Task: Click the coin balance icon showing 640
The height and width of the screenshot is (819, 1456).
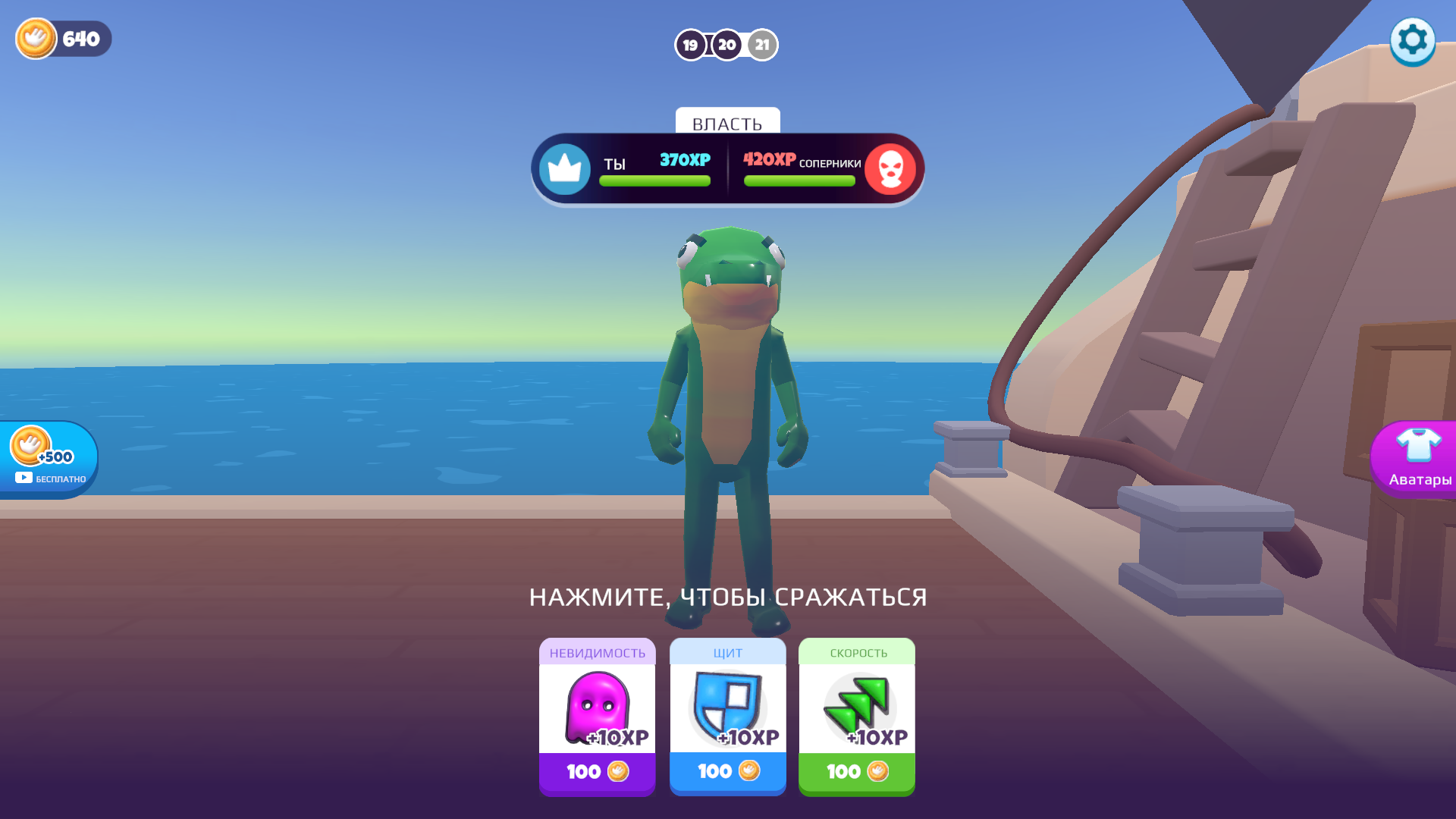Action: [36, 39]
